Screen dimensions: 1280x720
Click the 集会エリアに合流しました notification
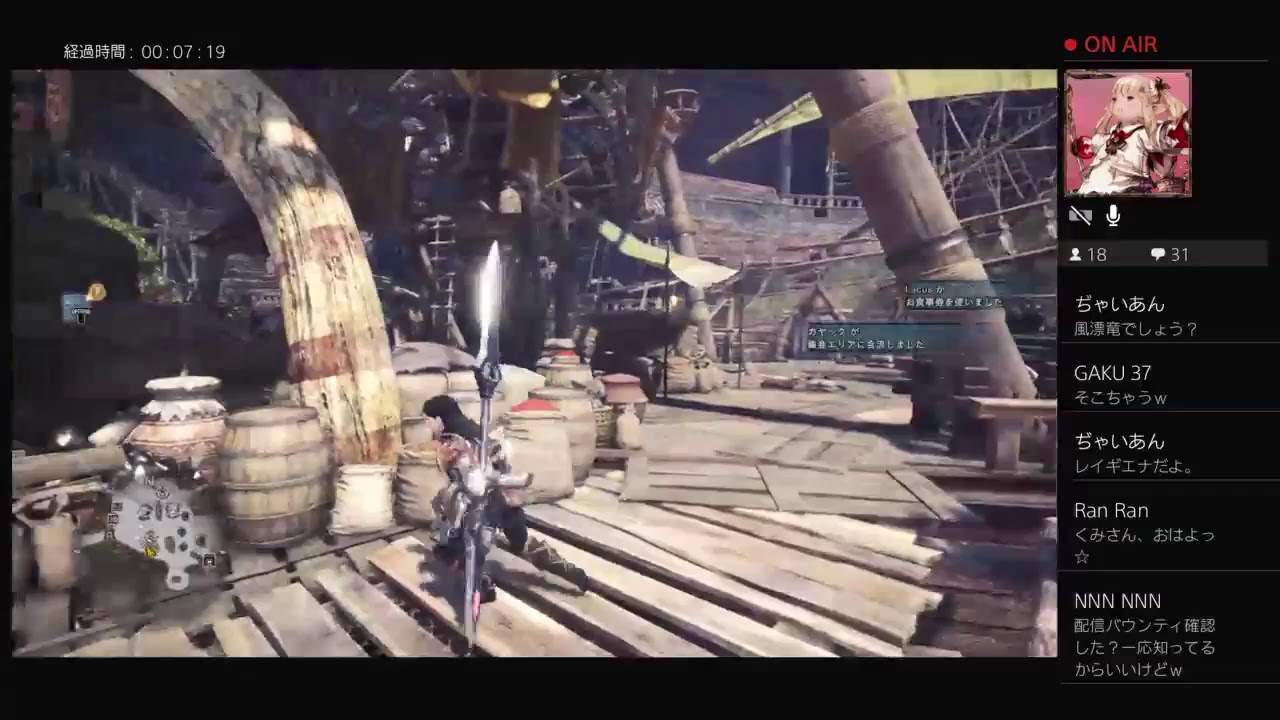pyautogui.click(x=867, y=343)
